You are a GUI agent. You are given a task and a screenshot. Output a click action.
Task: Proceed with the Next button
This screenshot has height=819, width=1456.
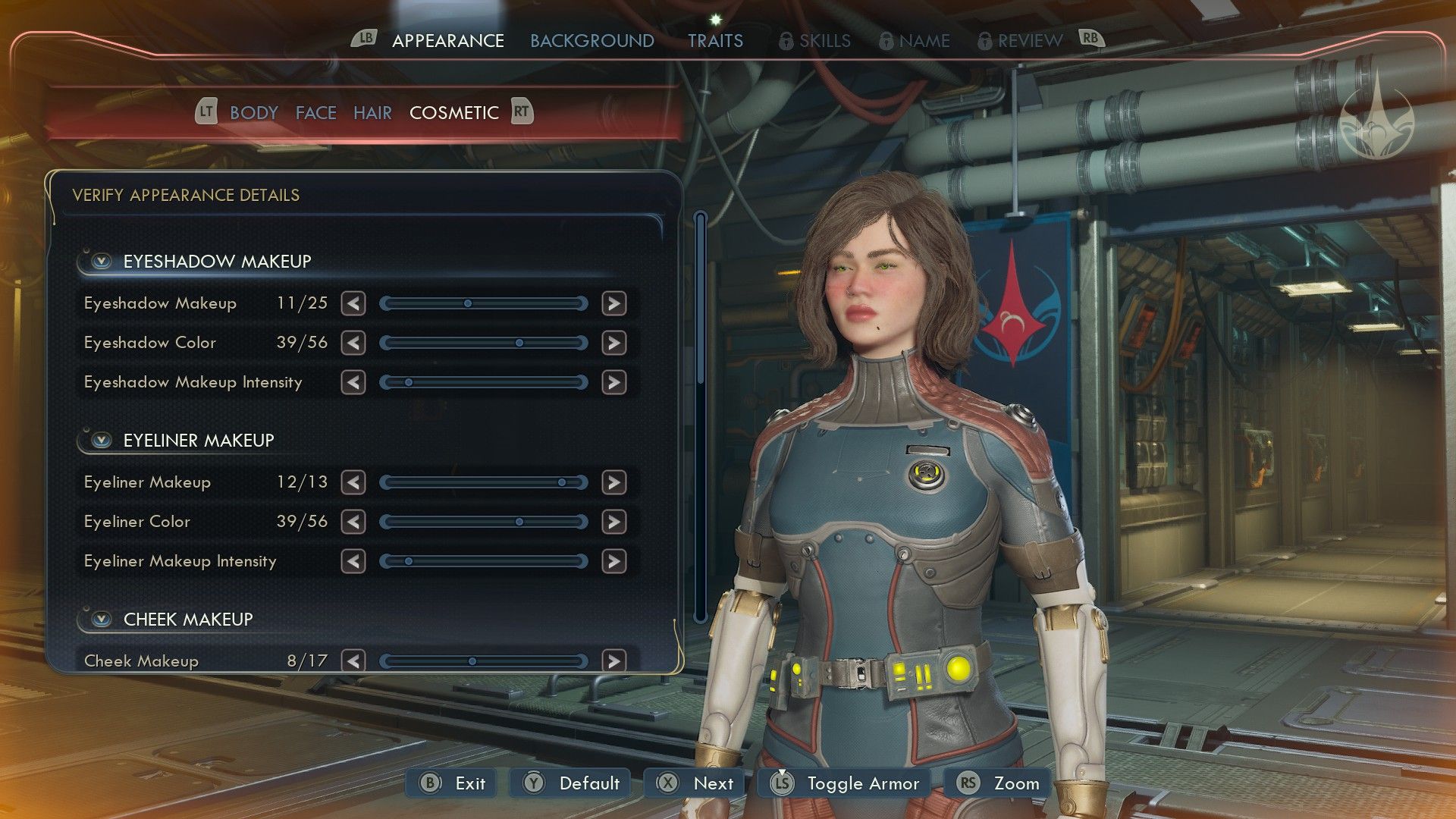pyautogui.click(x=695, y=783)
